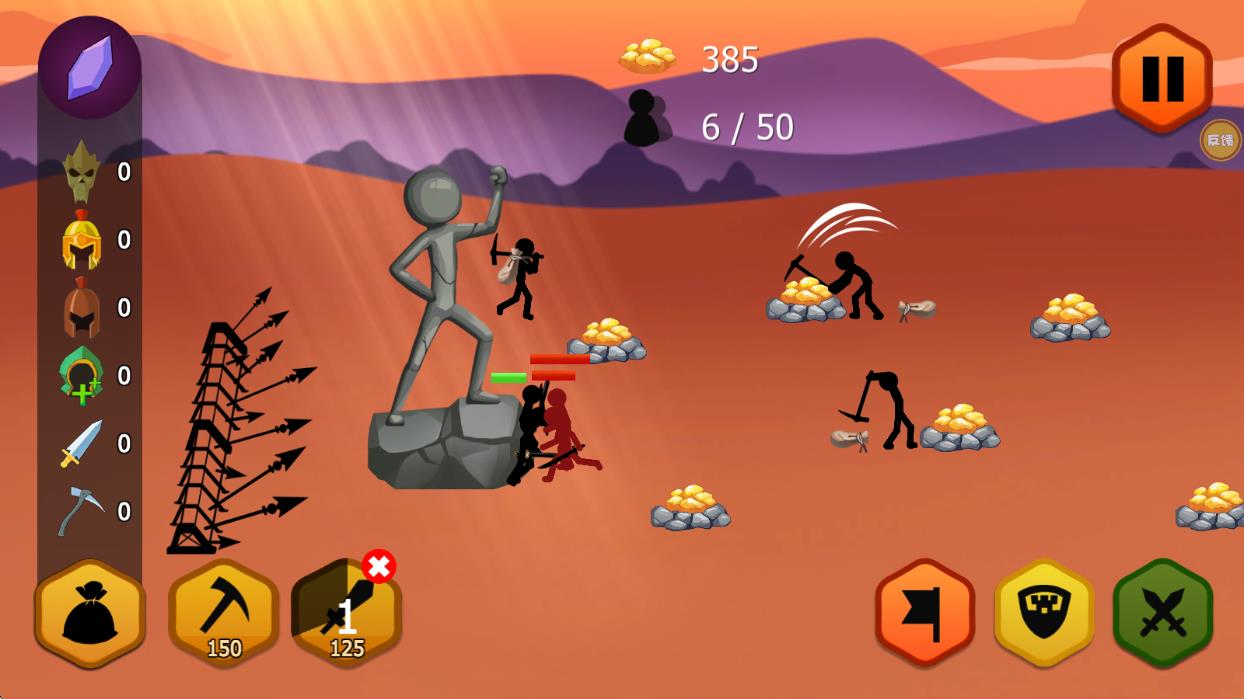Select the golden spartan helmet icon
This screenshot has width=1244, height=699.
[x=82, y=240]
